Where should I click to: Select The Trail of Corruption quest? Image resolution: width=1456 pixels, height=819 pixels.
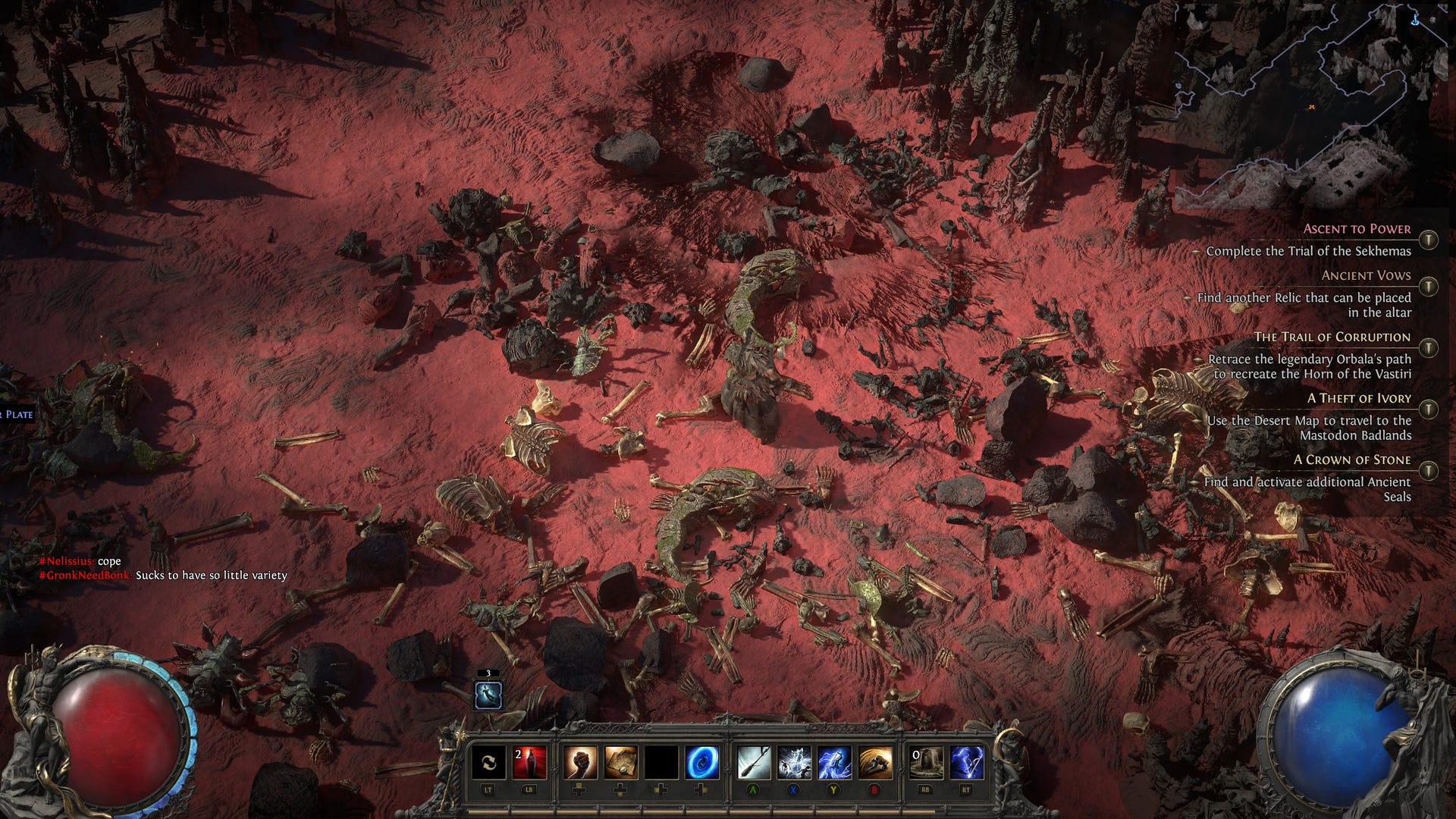(x=1332, y=337)
